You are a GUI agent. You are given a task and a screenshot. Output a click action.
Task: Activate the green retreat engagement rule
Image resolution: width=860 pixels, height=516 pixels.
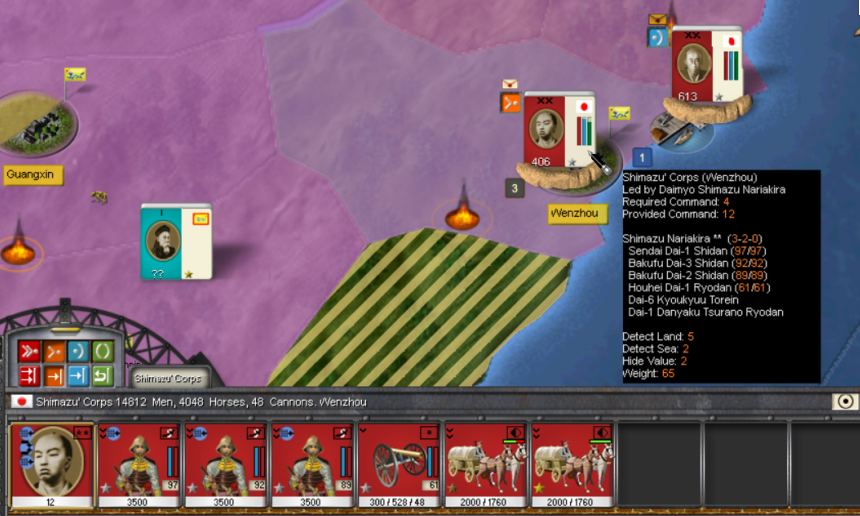(x=102, y=376)
